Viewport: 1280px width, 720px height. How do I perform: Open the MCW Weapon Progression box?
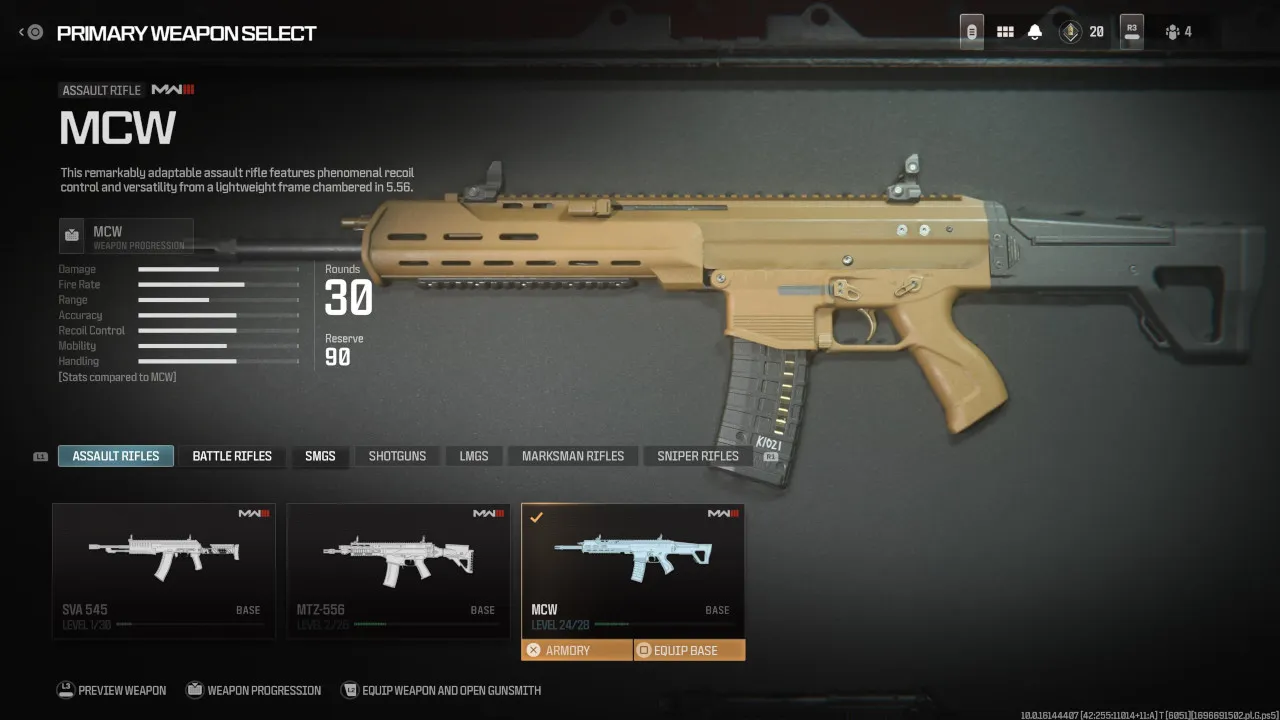(x=126, y=236)
